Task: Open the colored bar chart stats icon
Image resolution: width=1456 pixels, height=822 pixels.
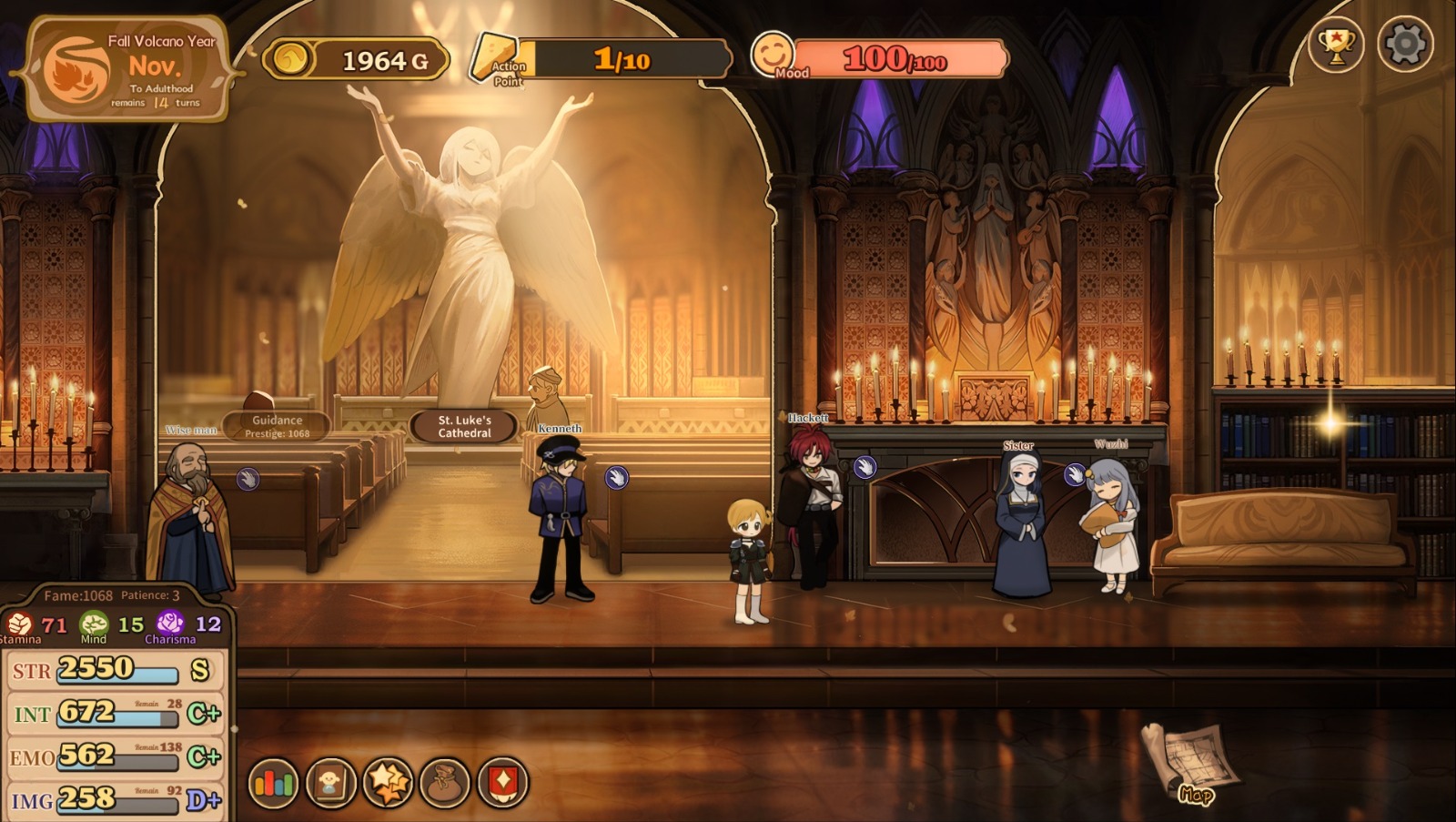Action: pos(273,782)
